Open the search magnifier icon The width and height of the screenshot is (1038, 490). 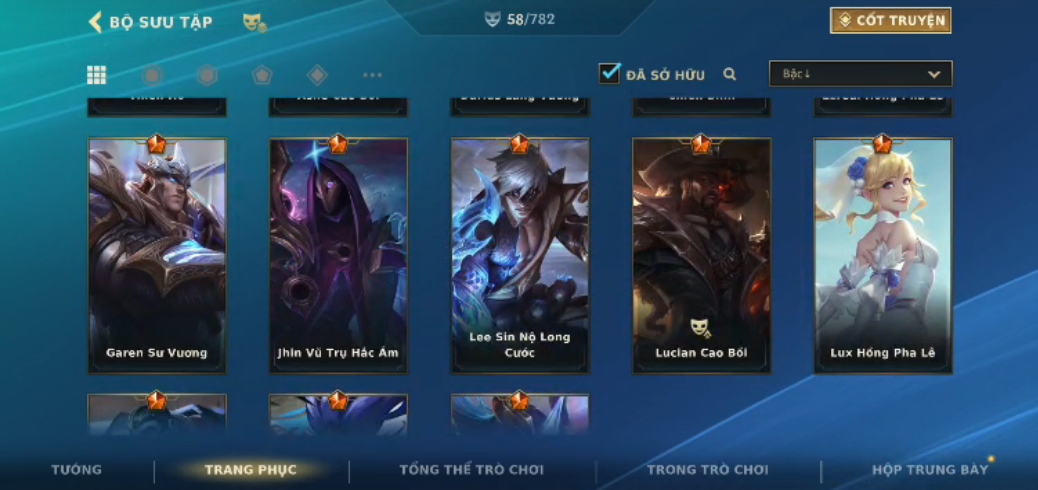(x=730, y=74)
